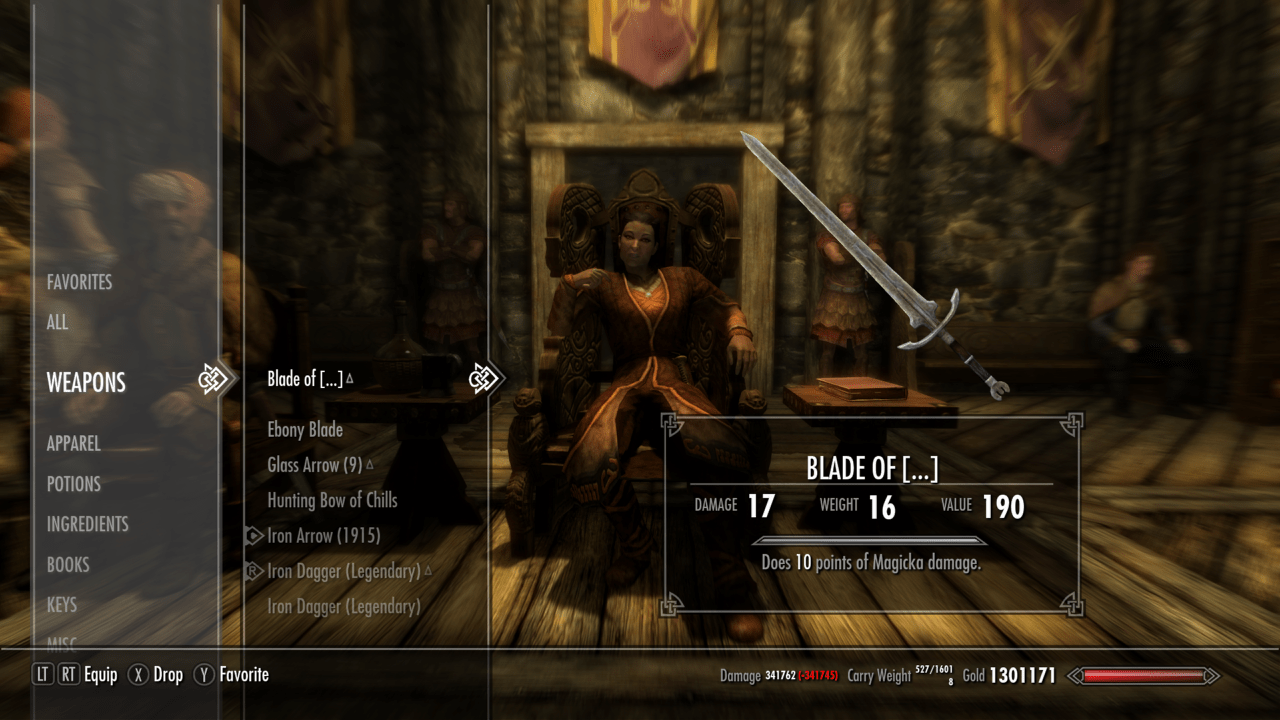Toggle equip state of the Ebony Blade
This screenshot has height=720, width=1280.
point(305,430)
